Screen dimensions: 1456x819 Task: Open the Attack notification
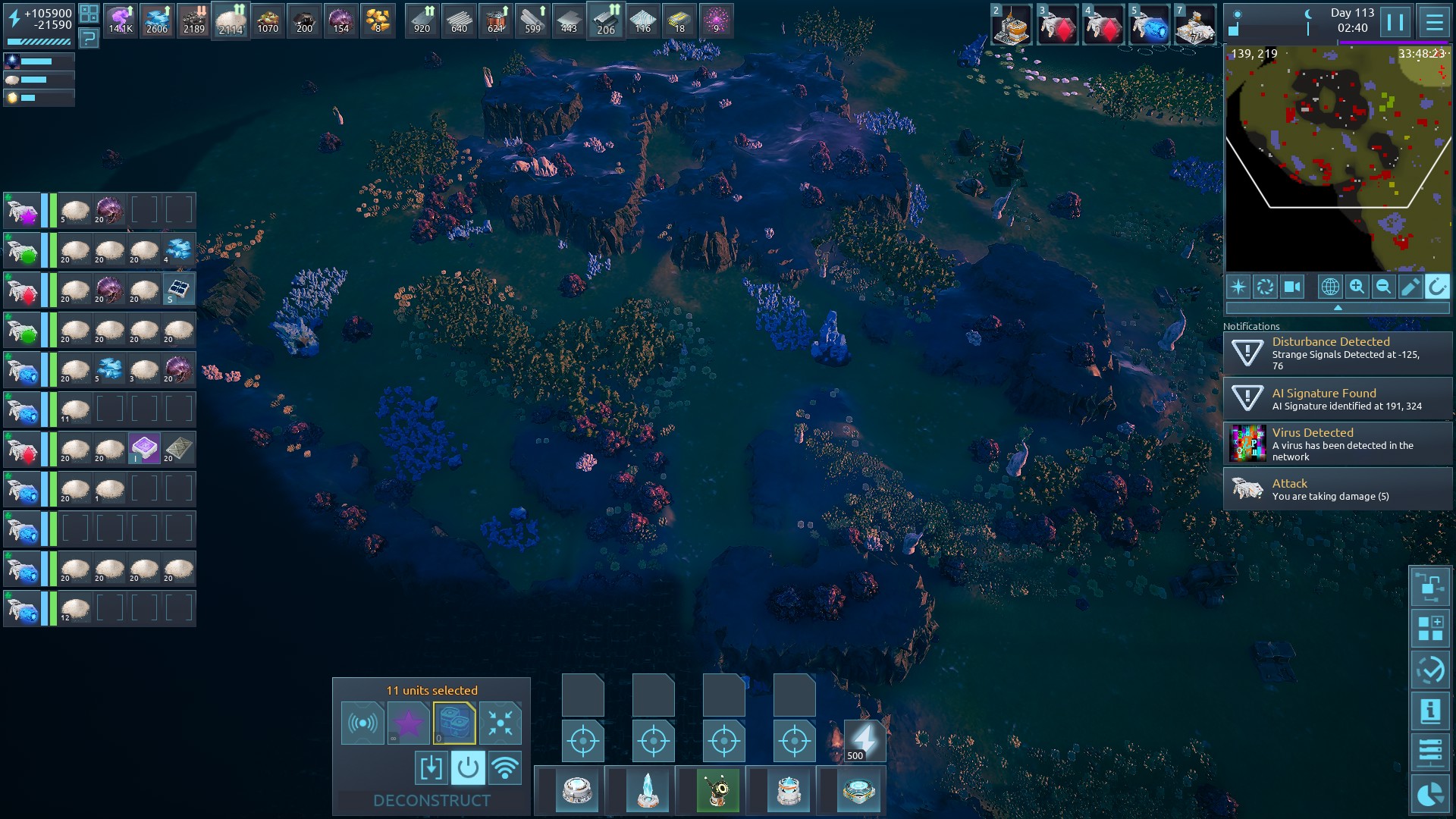point(1338,489)
